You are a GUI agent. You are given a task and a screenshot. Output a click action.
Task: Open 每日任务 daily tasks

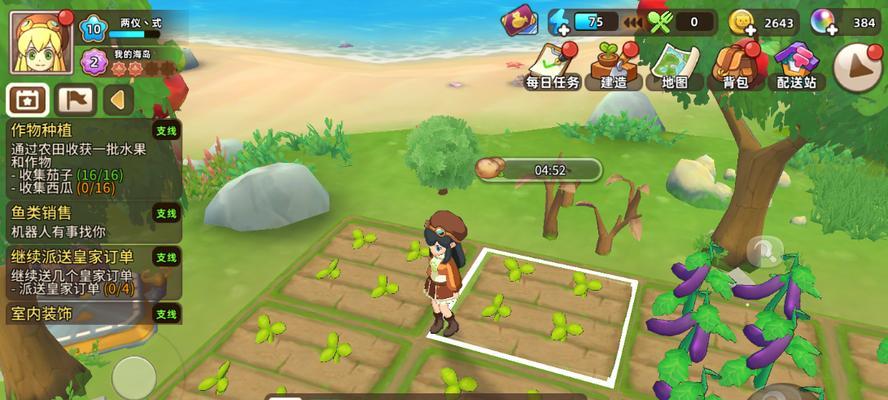point(553,65)
